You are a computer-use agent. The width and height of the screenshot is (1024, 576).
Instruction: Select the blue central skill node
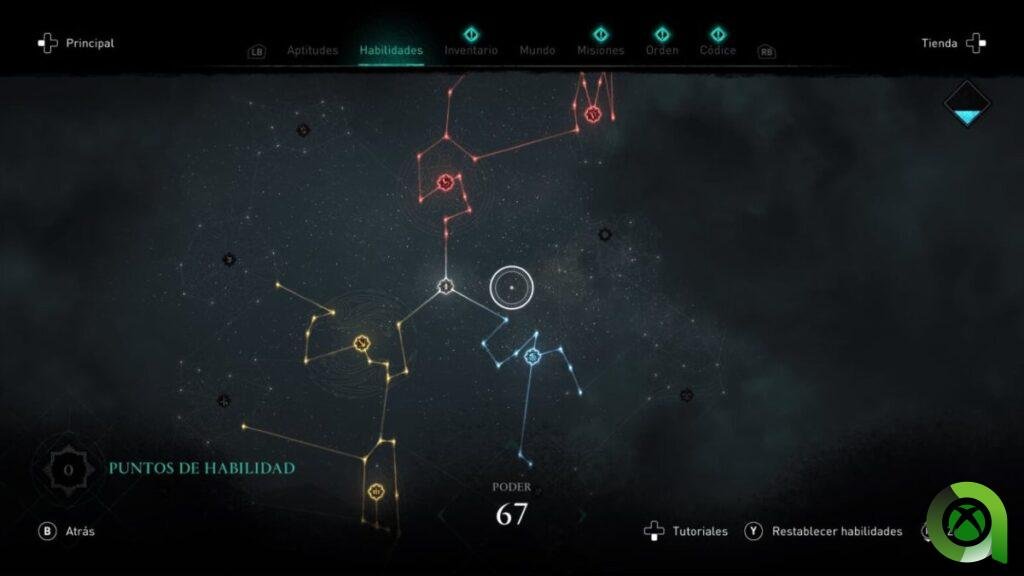coord(532,356)
